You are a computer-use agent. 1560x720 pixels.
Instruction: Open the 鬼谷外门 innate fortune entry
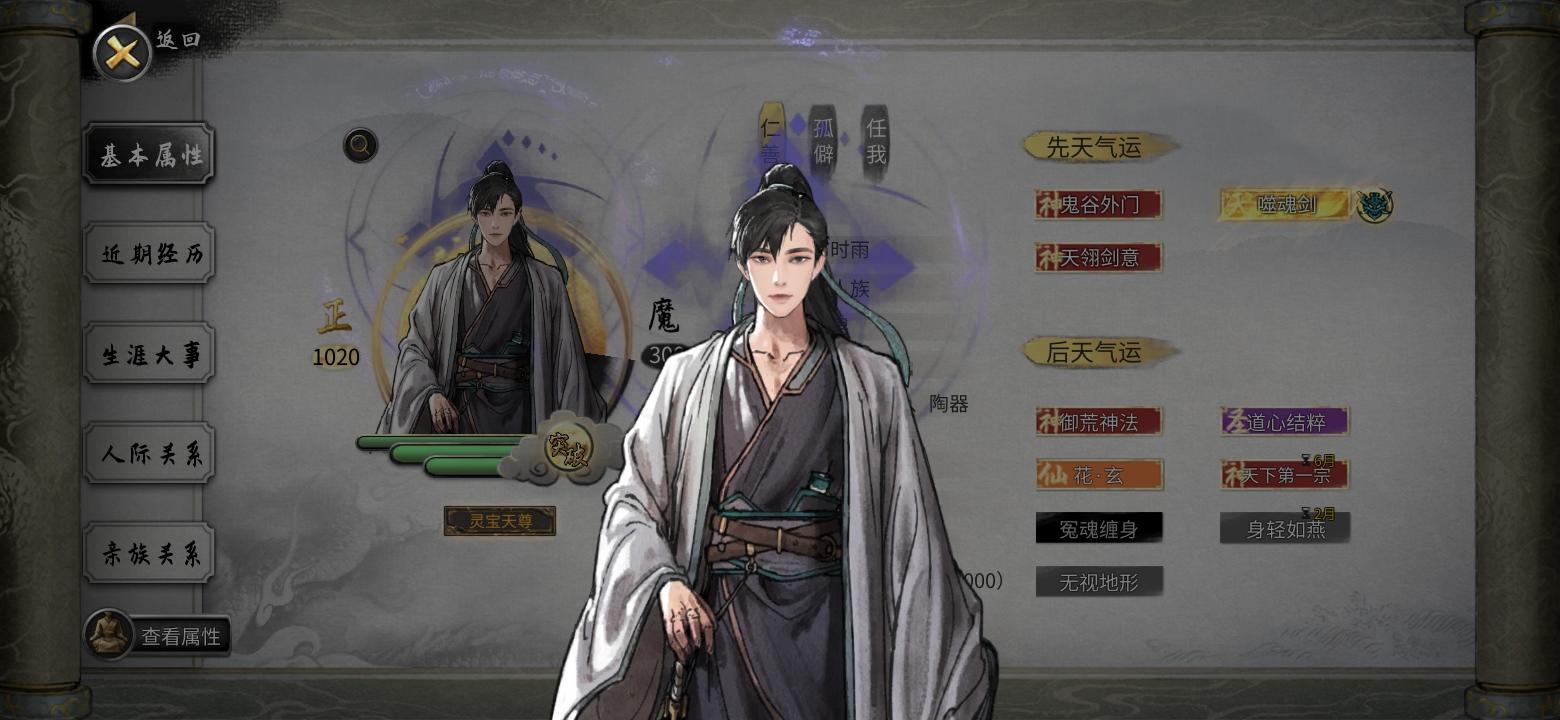click(x=1098, y=203)
